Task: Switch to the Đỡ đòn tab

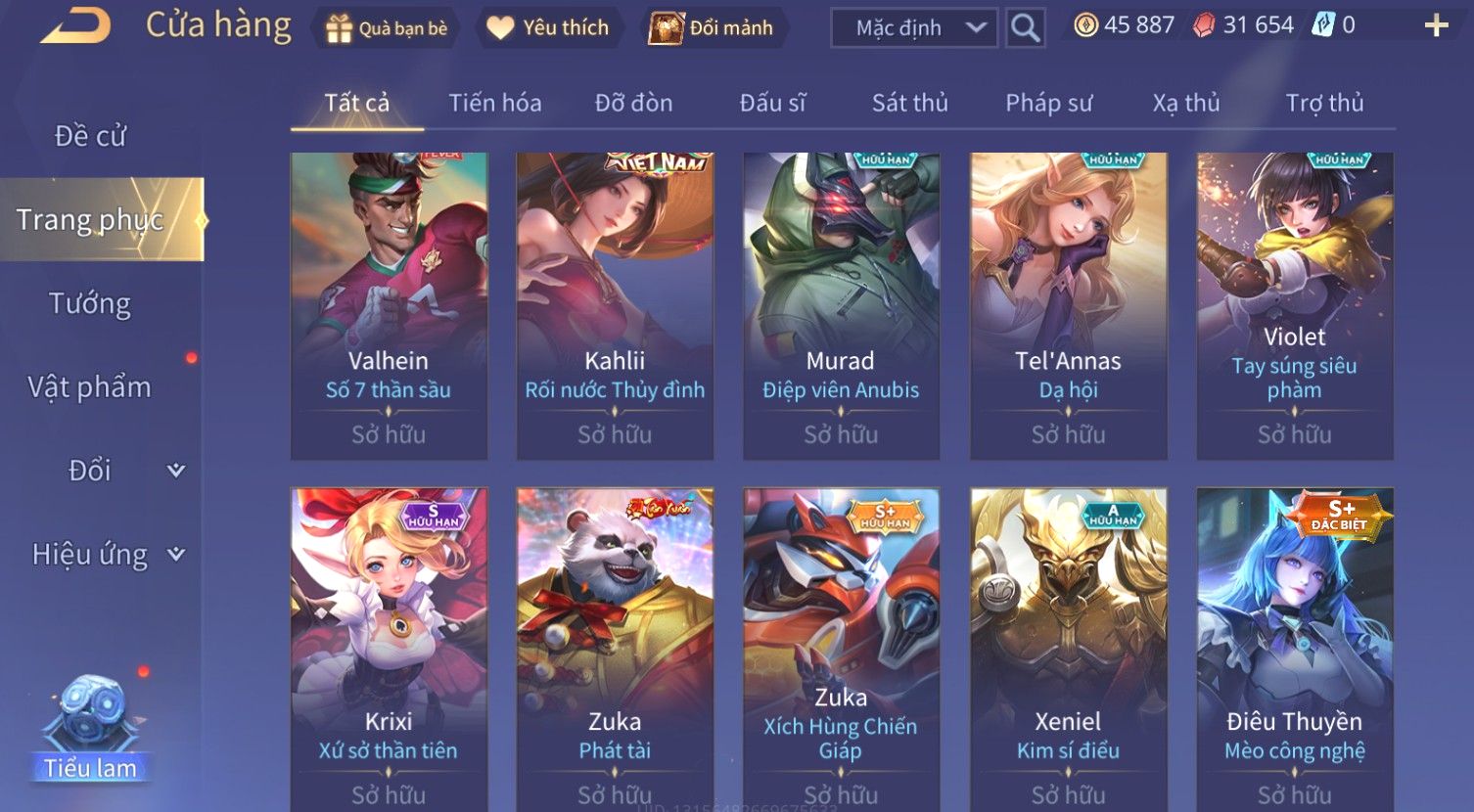Action: [633, 103]
